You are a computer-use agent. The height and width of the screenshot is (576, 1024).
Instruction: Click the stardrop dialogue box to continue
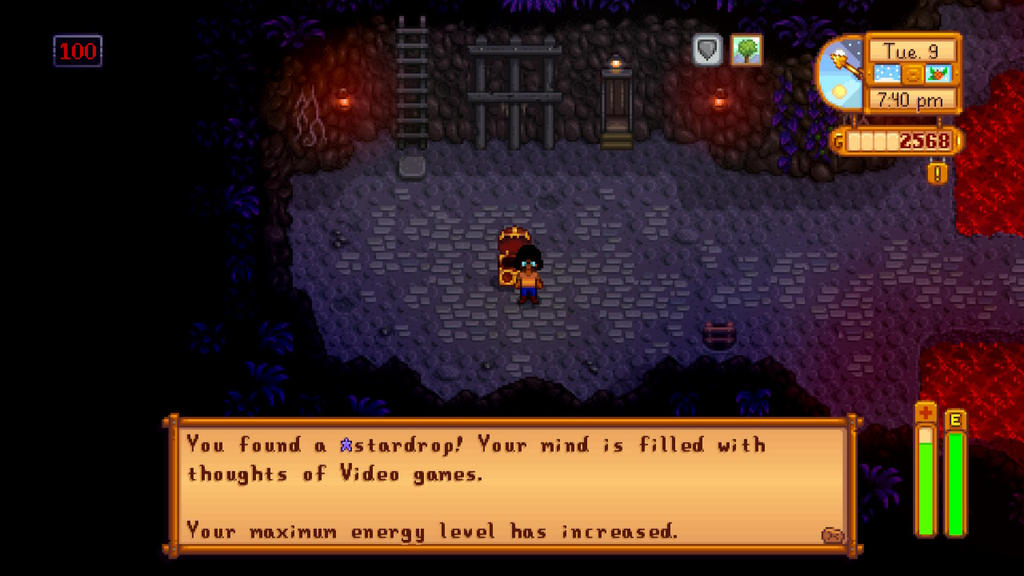tap(510, 486)
